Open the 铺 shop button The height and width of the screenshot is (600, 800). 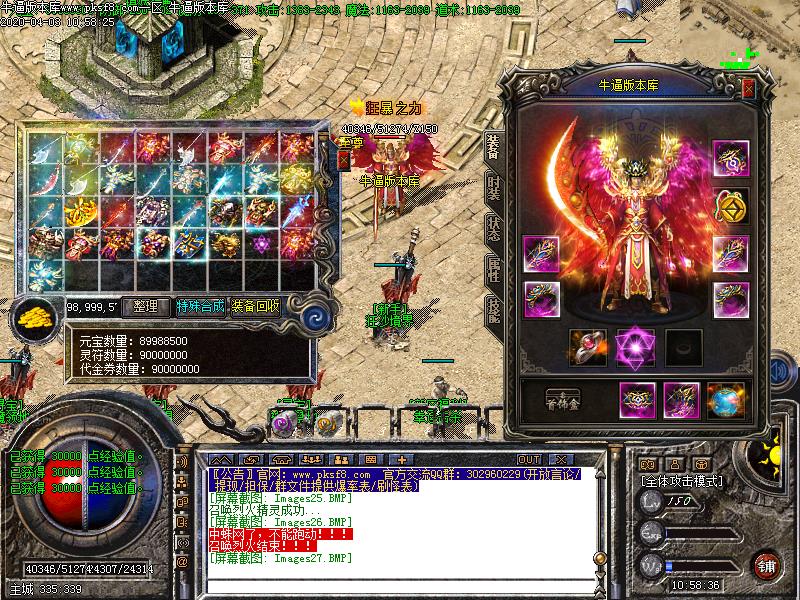click(x=766, y=565)
